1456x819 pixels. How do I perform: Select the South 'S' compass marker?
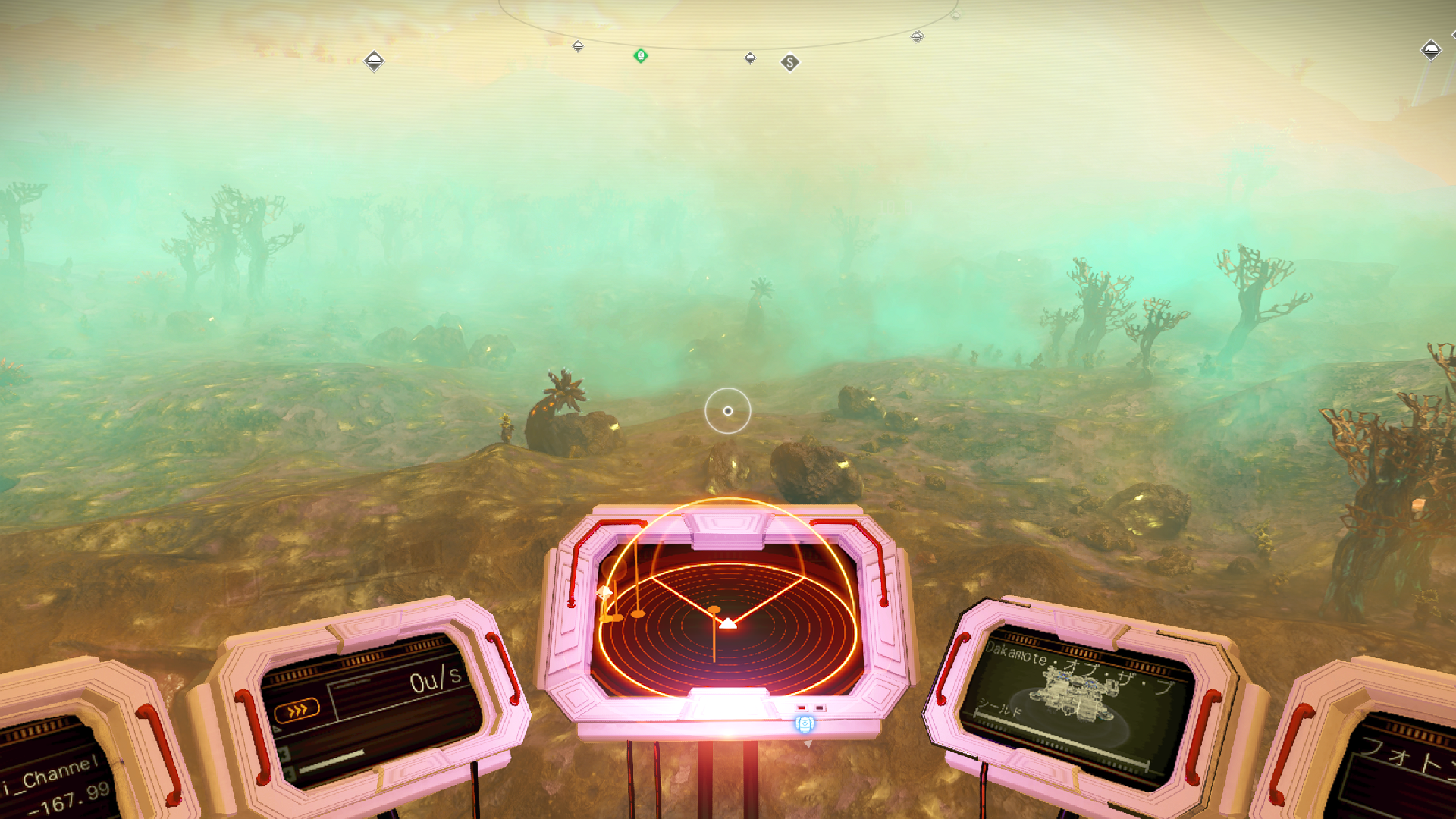pos(789,63)
